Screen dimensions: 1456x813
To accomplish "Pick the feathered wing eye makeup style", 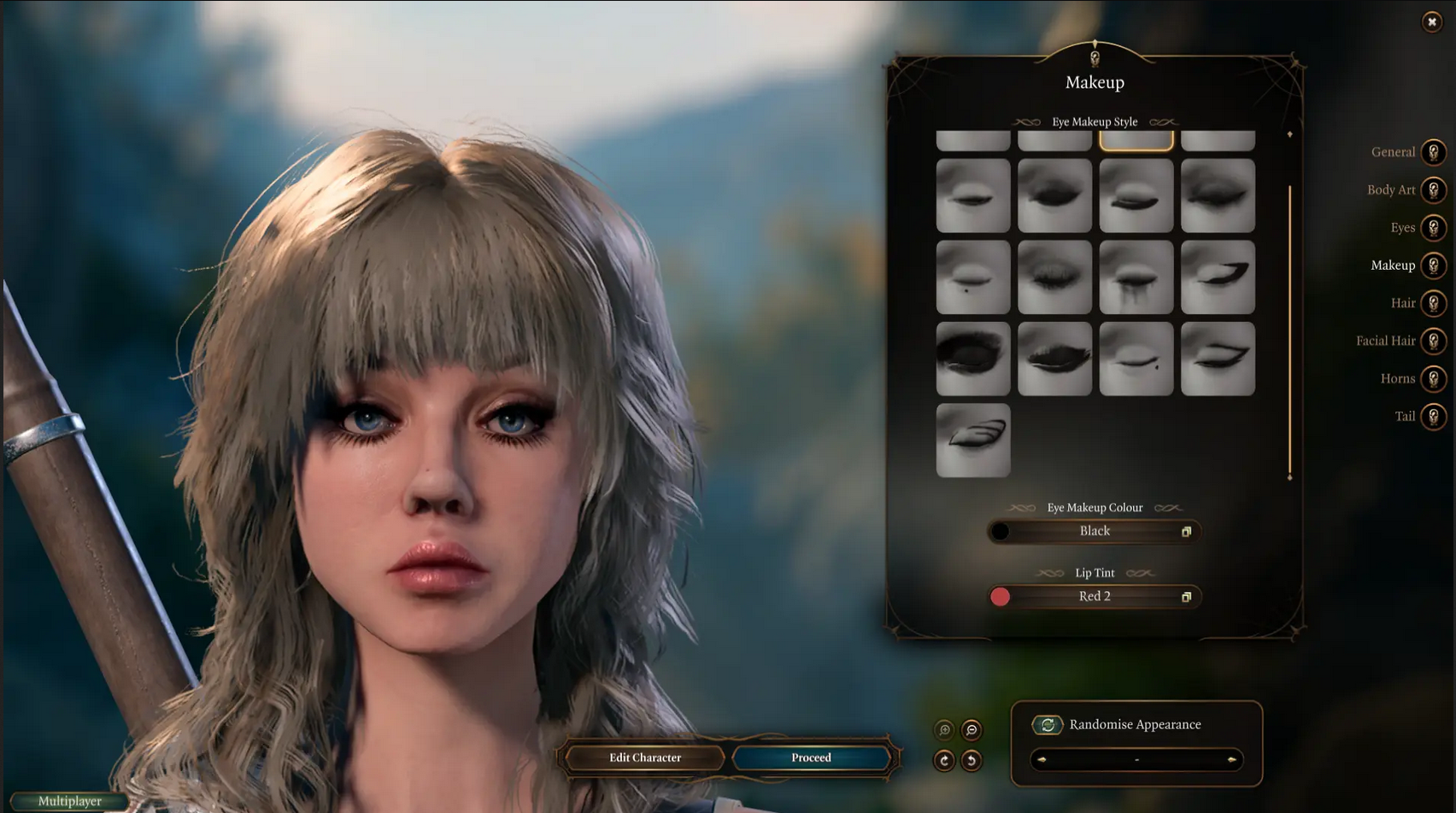I will [x=973, y=441].
